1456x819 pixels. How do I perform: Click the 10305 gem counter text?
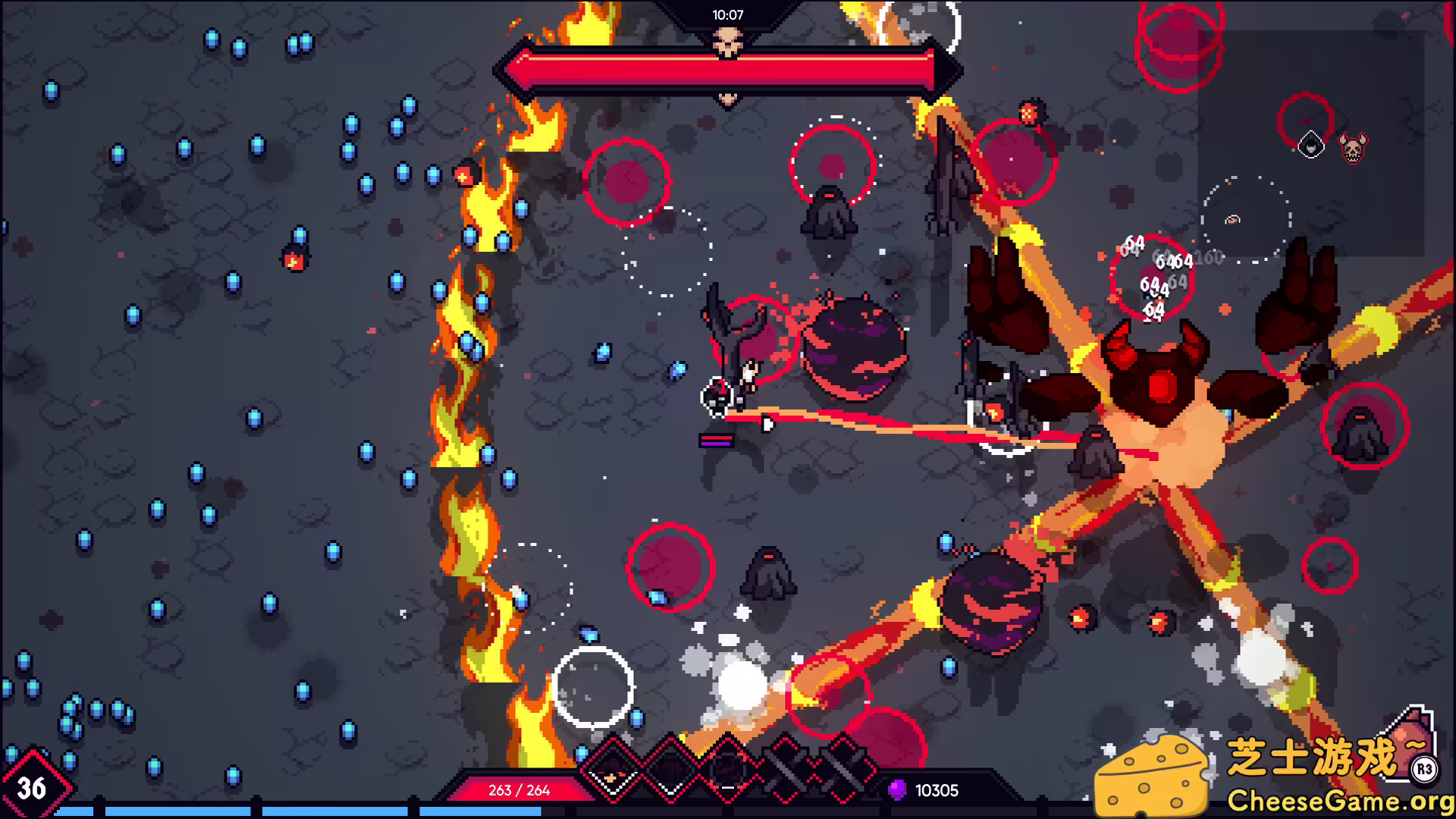click(937, 791)
